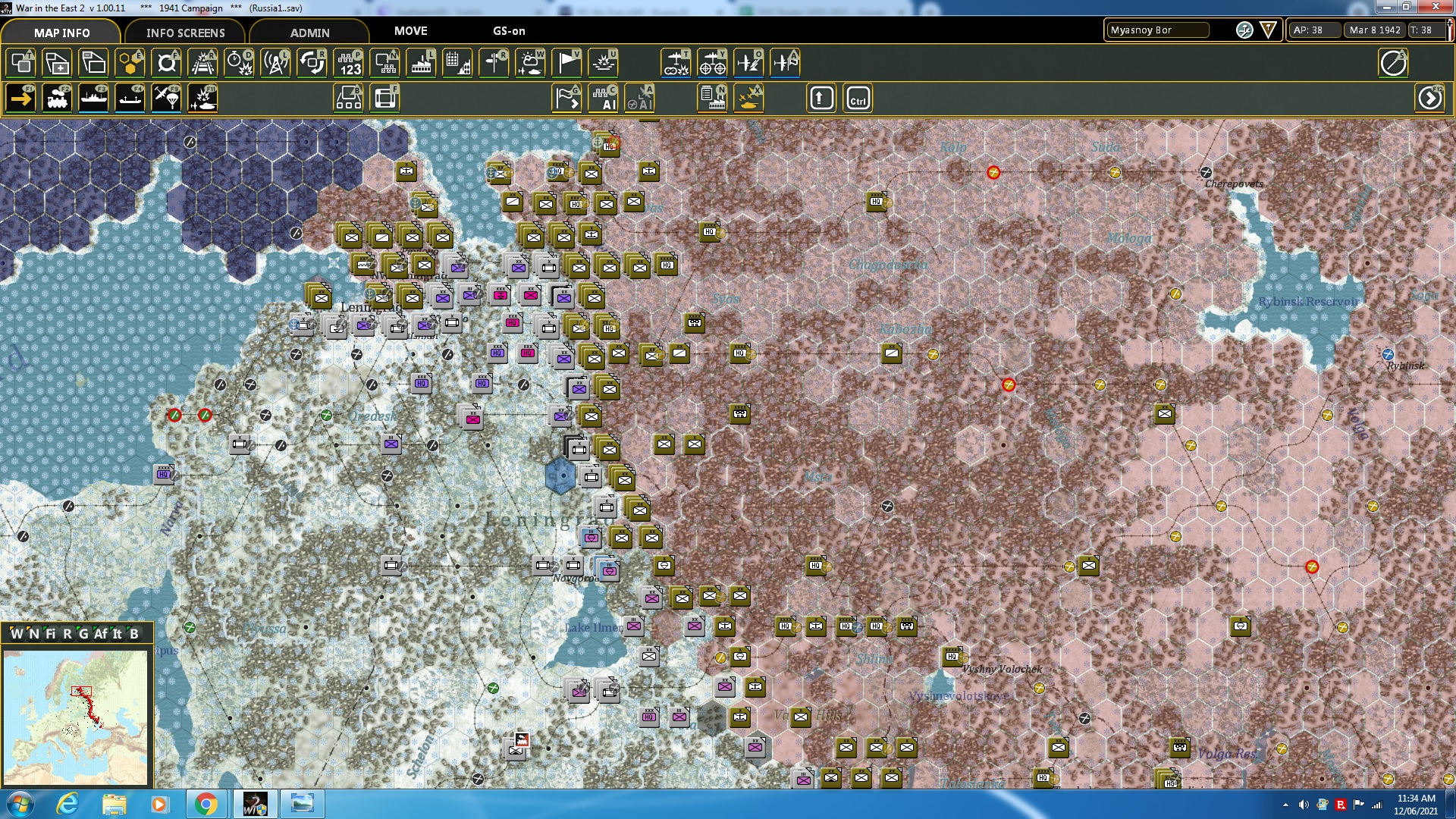Viewport: 1456px width, 819px height.
Task: Display rail line damage overlay
Action: click(202, 63)
